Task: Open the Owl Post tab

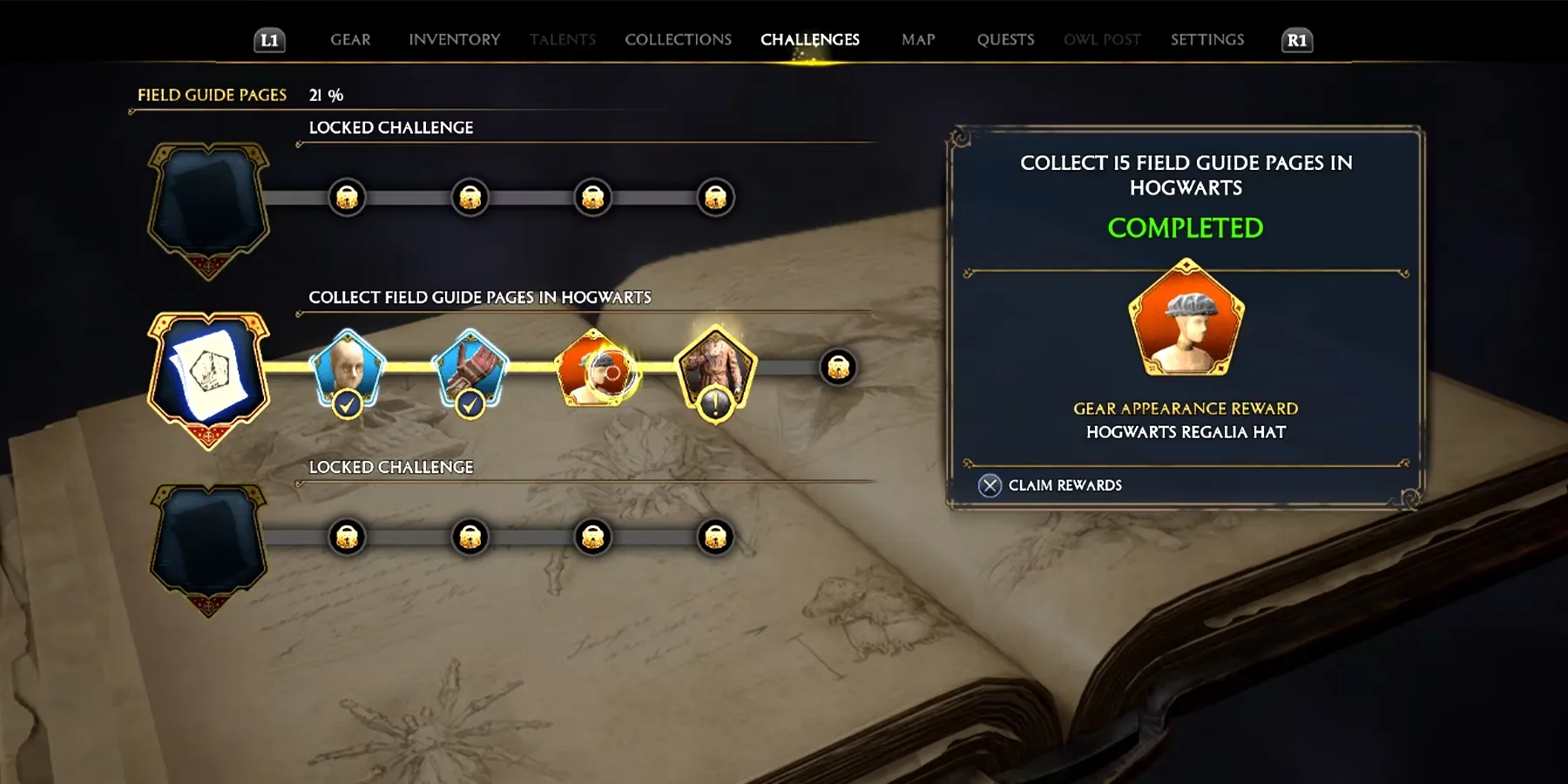Action: (1102, 39)
